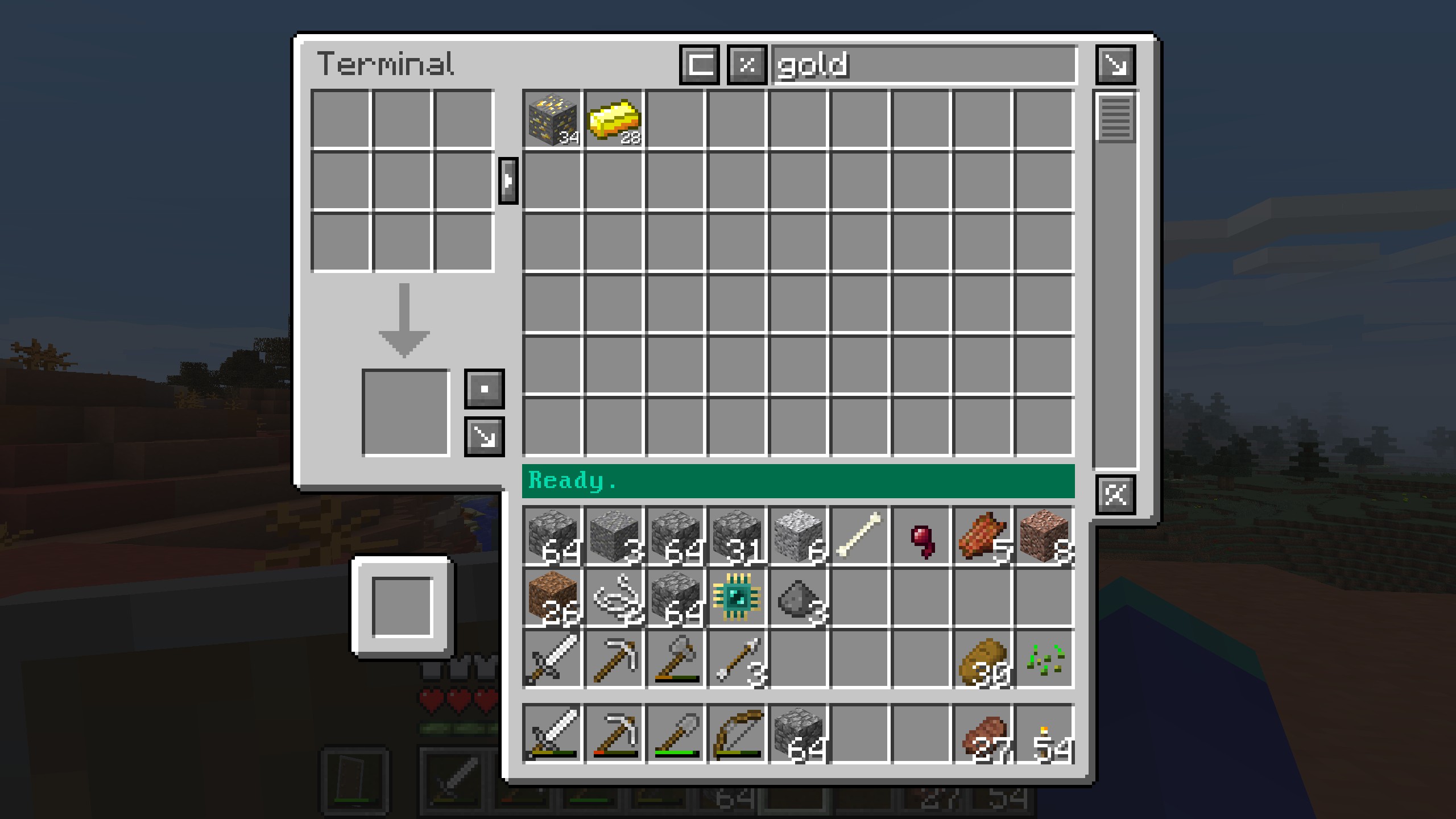Select the arrows stack of 3

(737, 660)
